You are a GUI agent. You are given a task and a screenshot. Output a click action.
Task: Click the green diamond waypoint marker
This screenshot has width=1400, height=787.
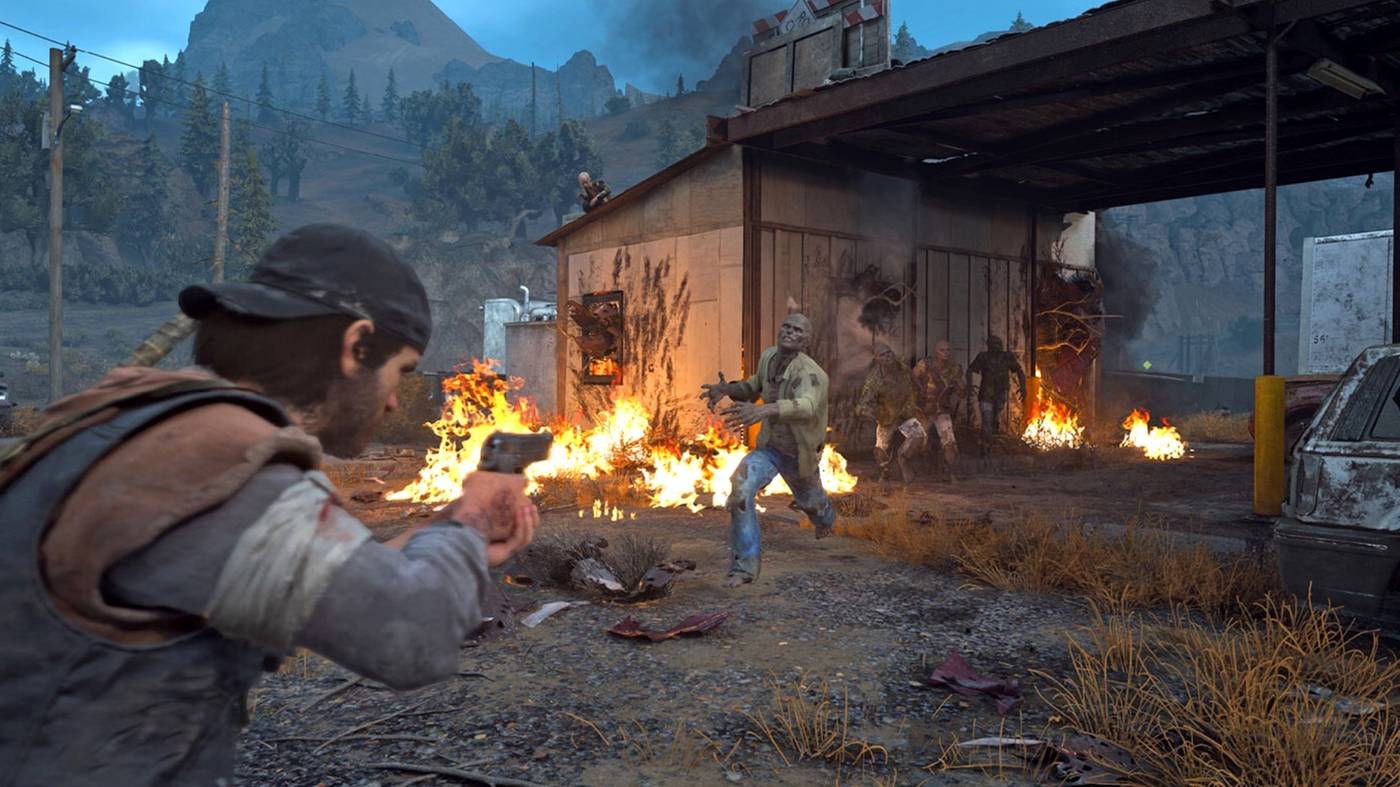click(1145, 365)
